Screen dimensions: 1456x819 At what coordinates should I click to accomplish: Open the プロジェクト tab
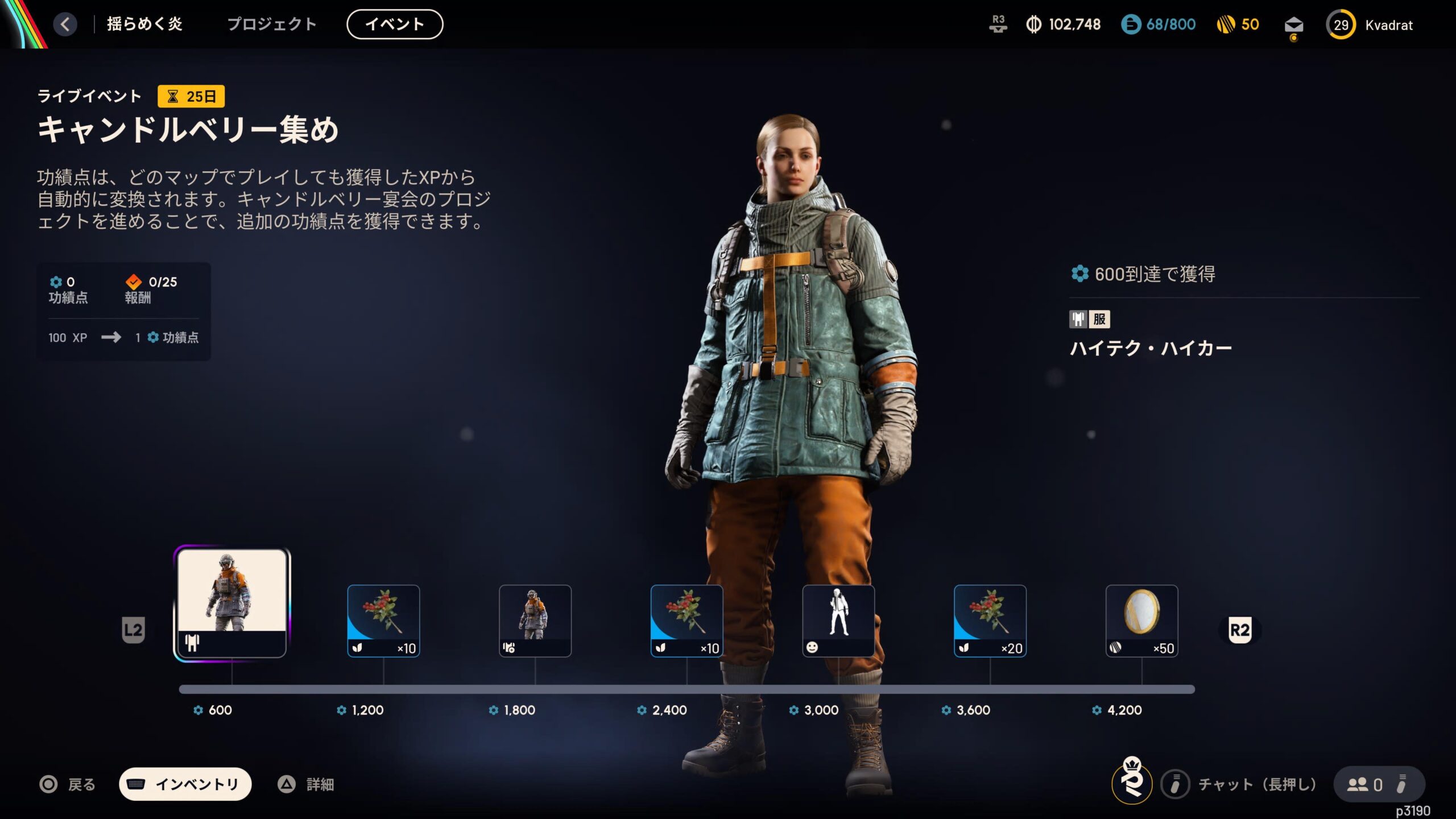272,24
